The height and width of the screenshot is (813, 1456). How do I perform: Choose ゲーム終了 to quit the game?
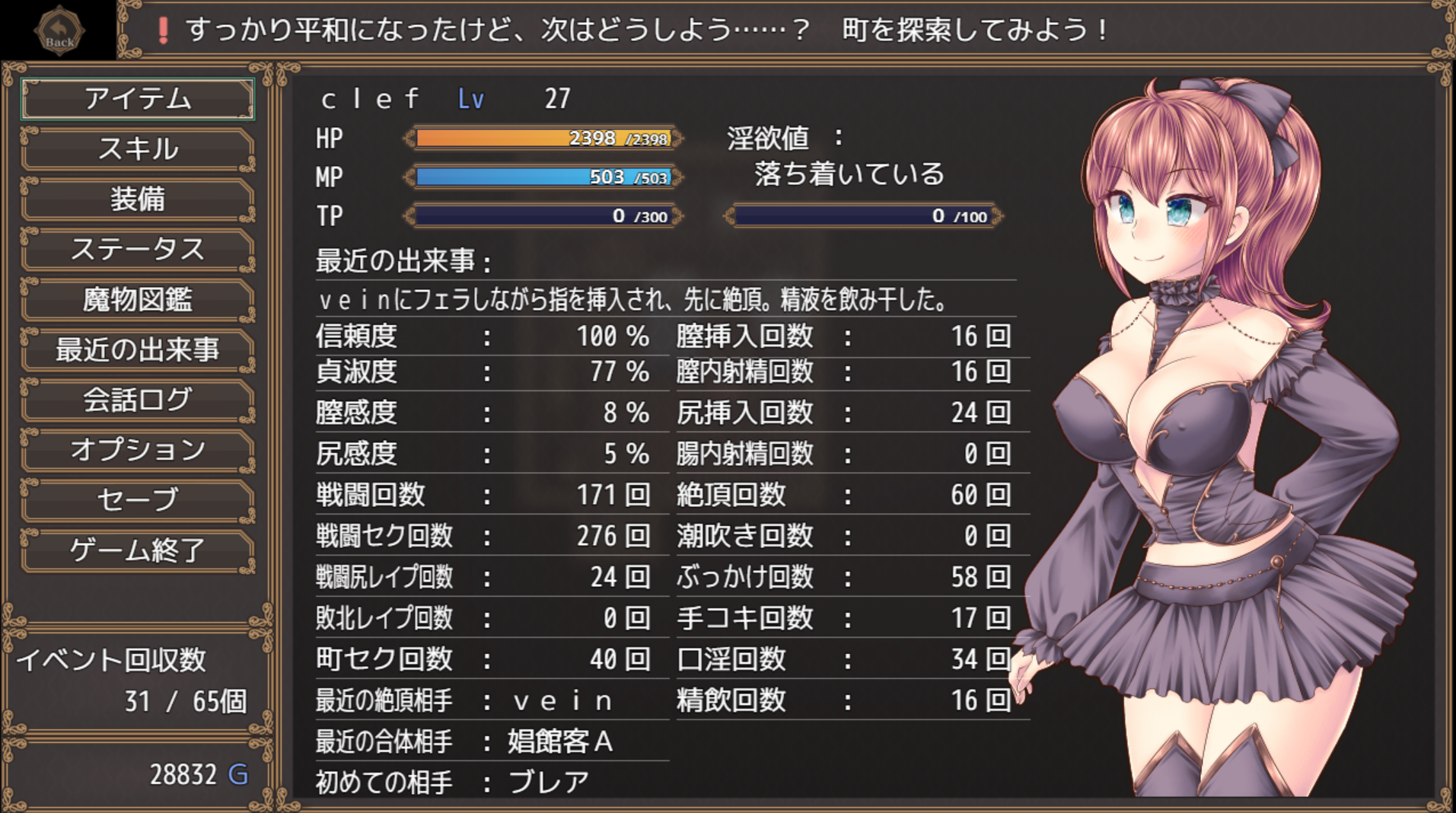138,550
